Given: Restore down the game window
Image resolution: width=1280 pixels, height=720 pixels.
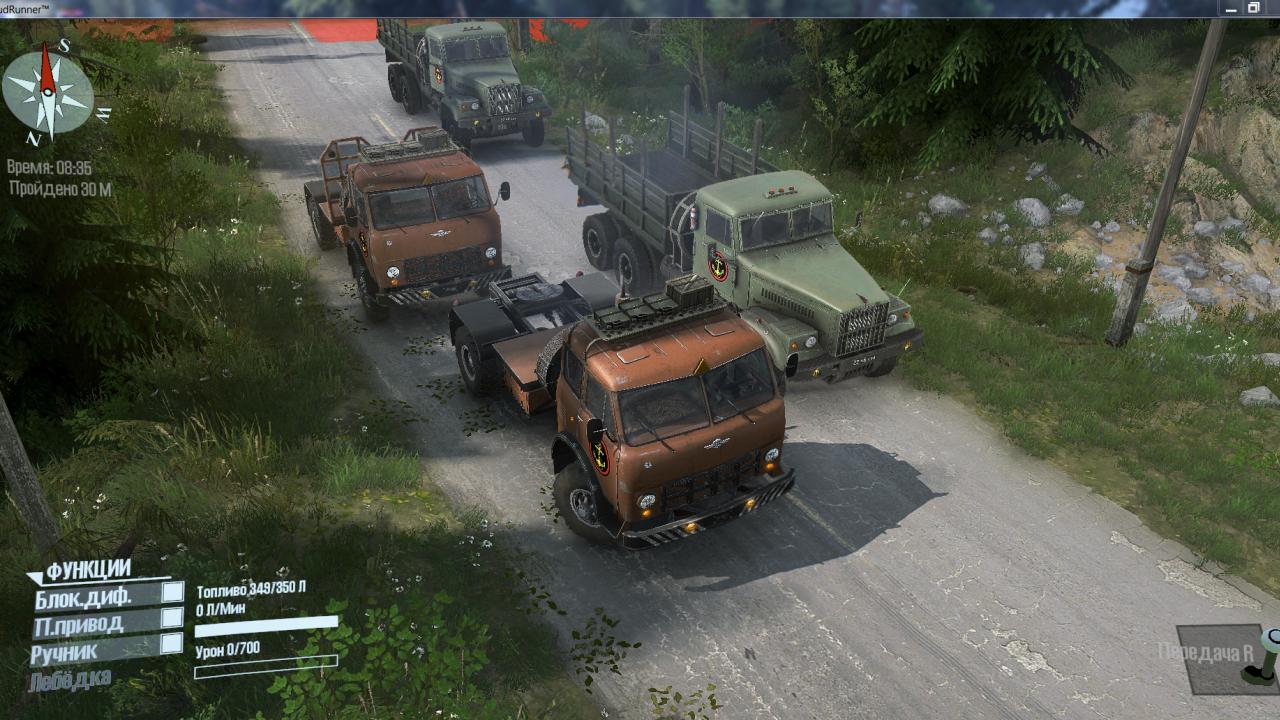Looking at the screenshot, I should pos(1254,8).
